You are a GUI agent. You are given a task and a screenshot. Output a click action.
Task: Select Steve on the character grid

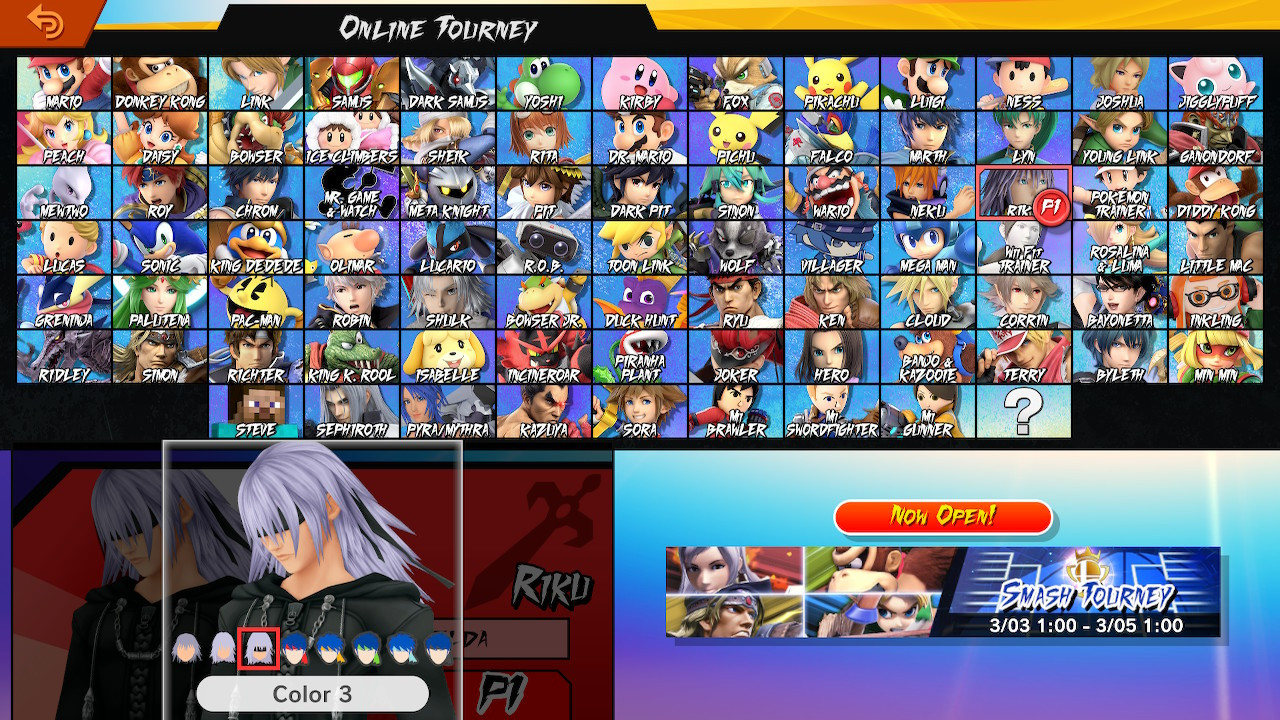(x=256, y=413)
